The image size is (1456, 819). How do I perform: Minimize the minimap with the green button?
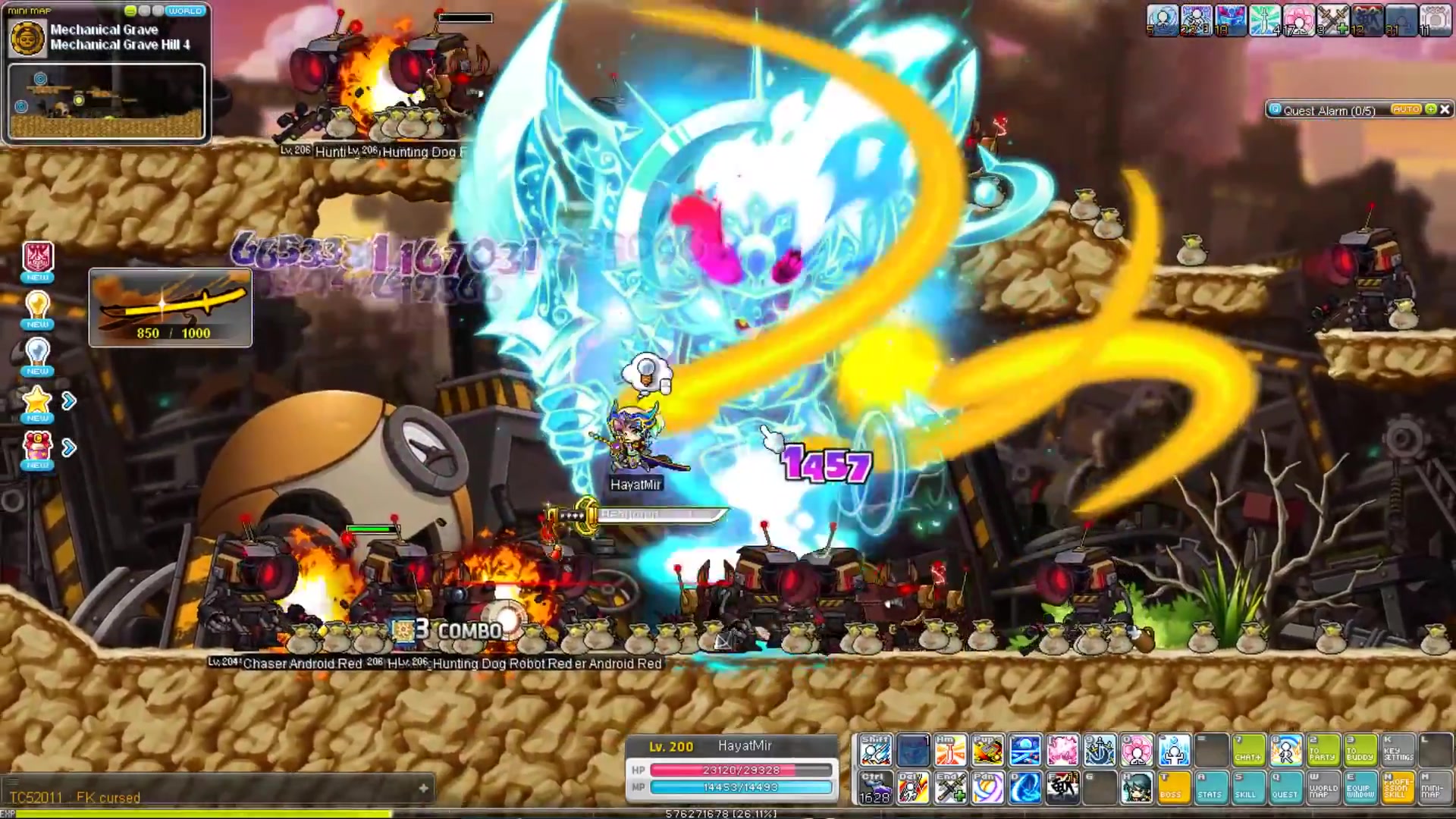pyautogui.click(x=130, y=11)
